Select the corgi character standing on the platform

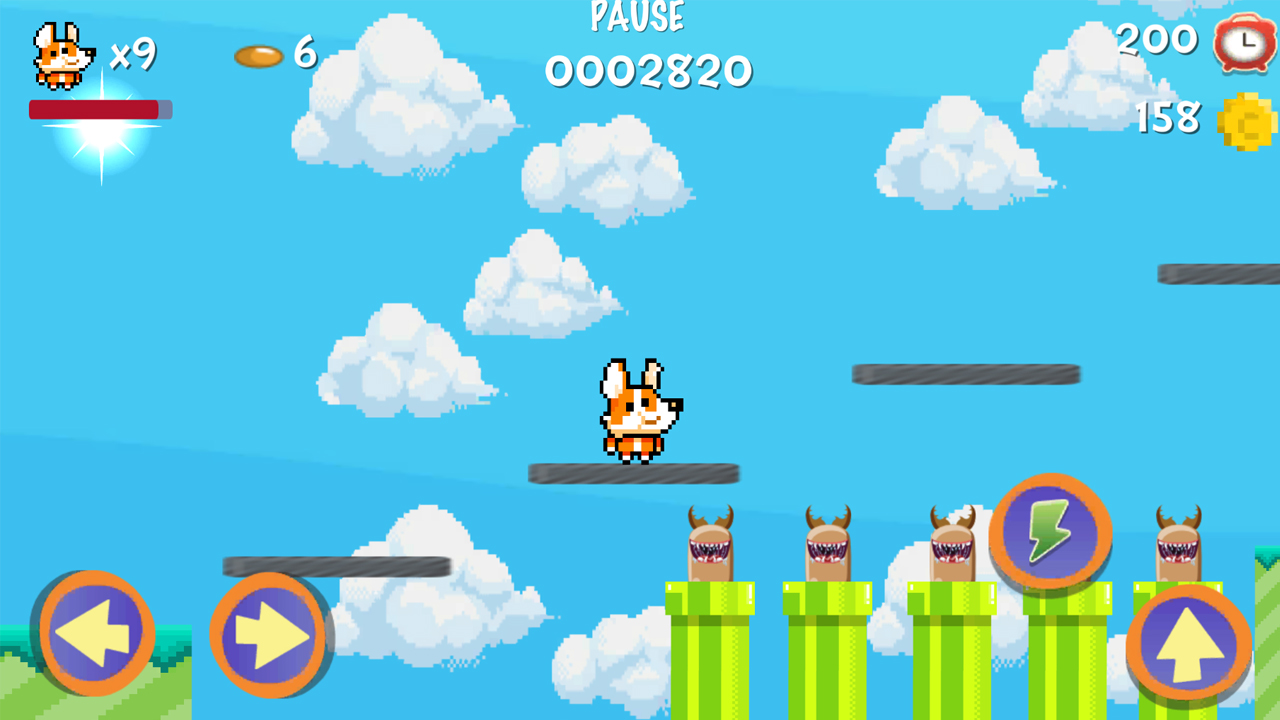(638, 410)
